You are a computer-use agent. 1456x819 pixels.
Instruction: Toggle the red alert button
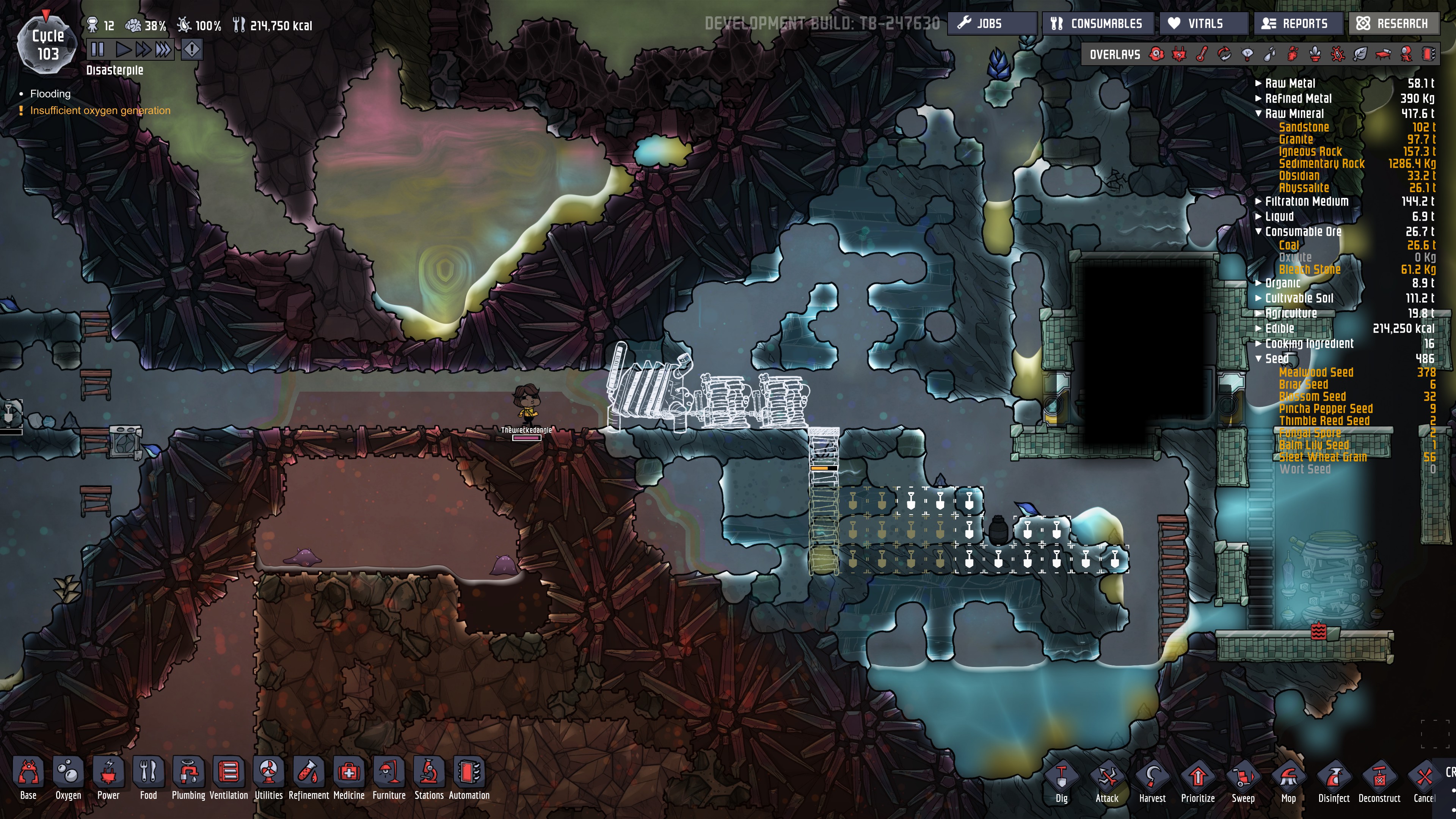192,50
